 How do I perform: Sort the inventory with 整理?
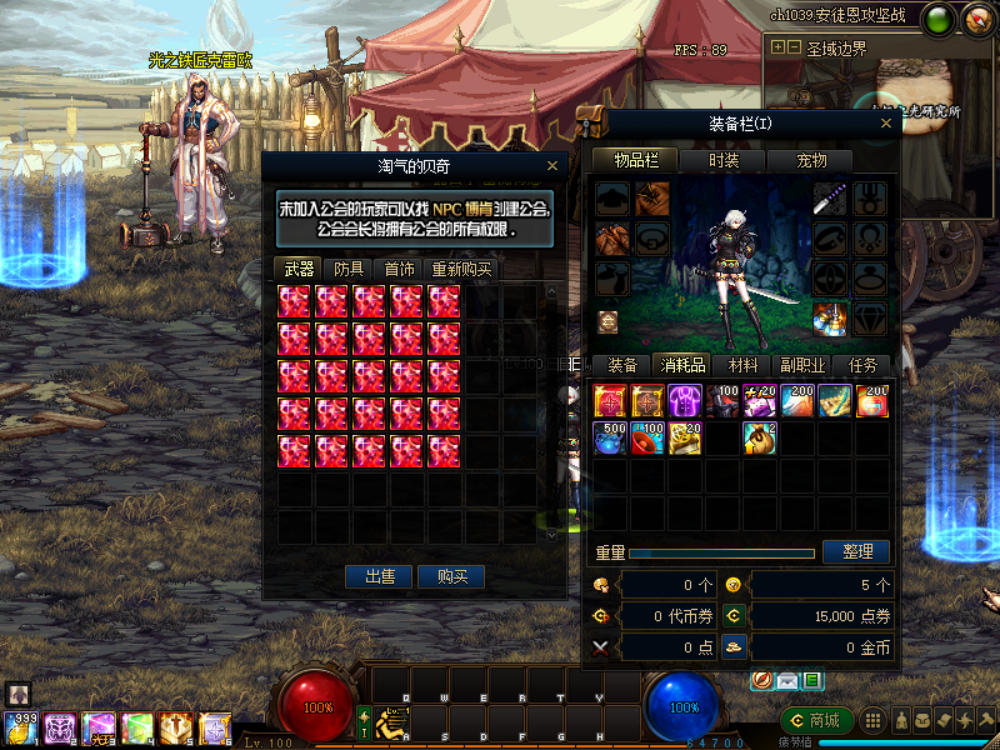coord(857,552)
